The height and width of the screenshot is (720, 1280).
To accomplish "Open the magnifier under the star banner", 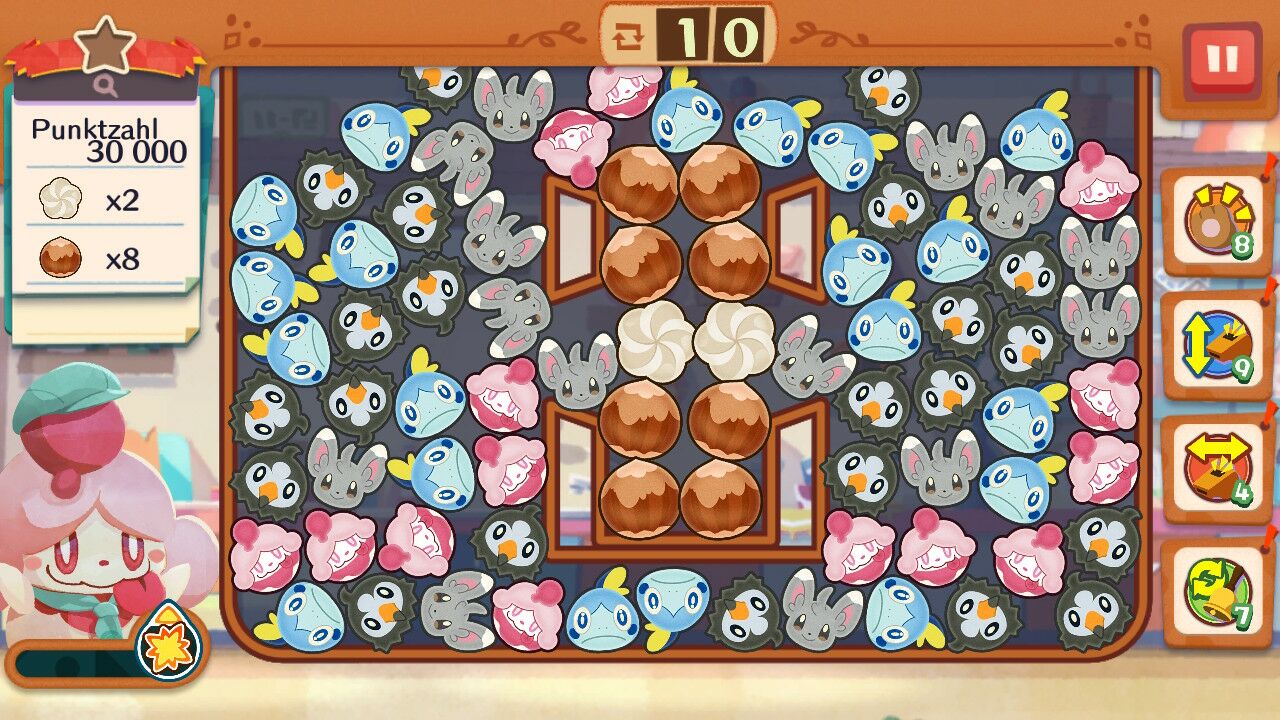I will (x=107, y=87).
